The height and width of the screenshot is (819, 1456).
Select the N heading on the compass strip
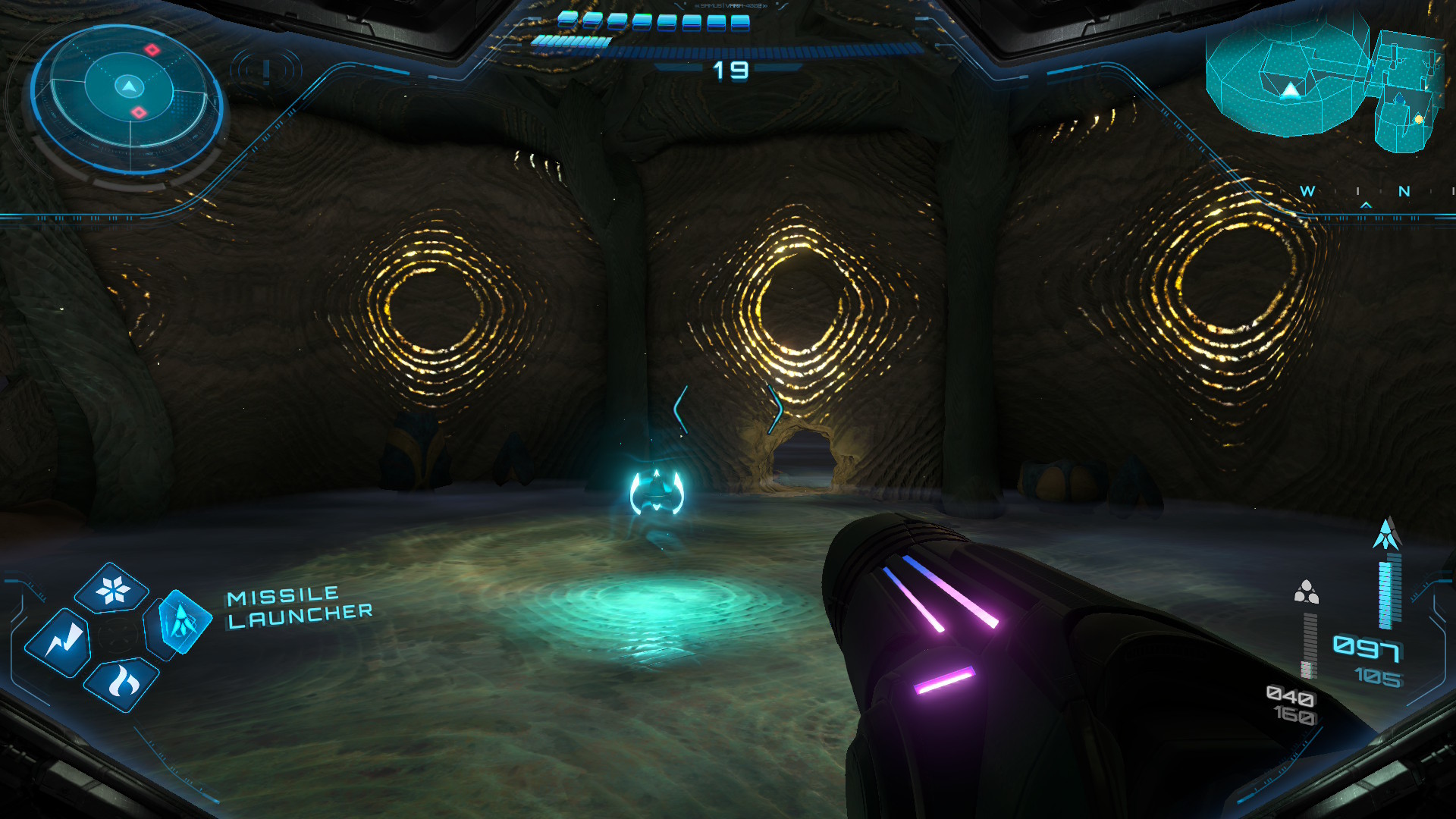coord(1404,191)
